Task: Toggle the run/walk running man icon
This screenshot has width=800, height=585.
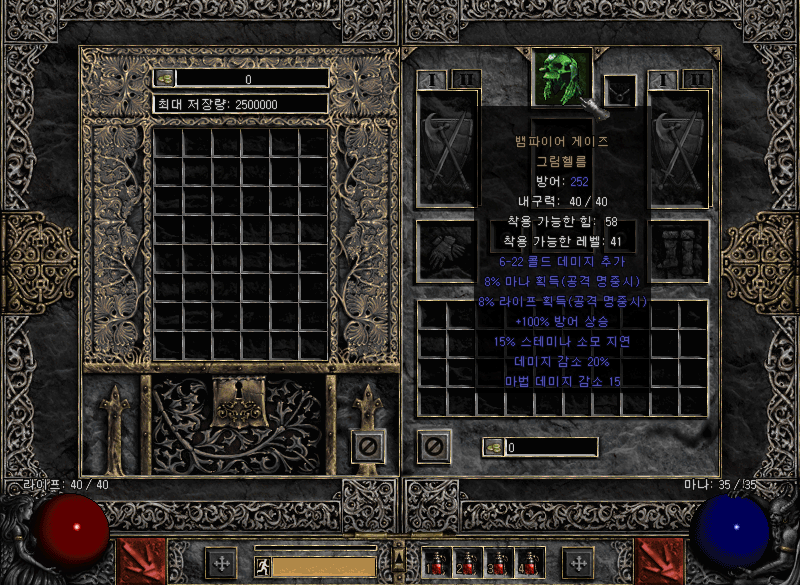Action: click(262, 566)
